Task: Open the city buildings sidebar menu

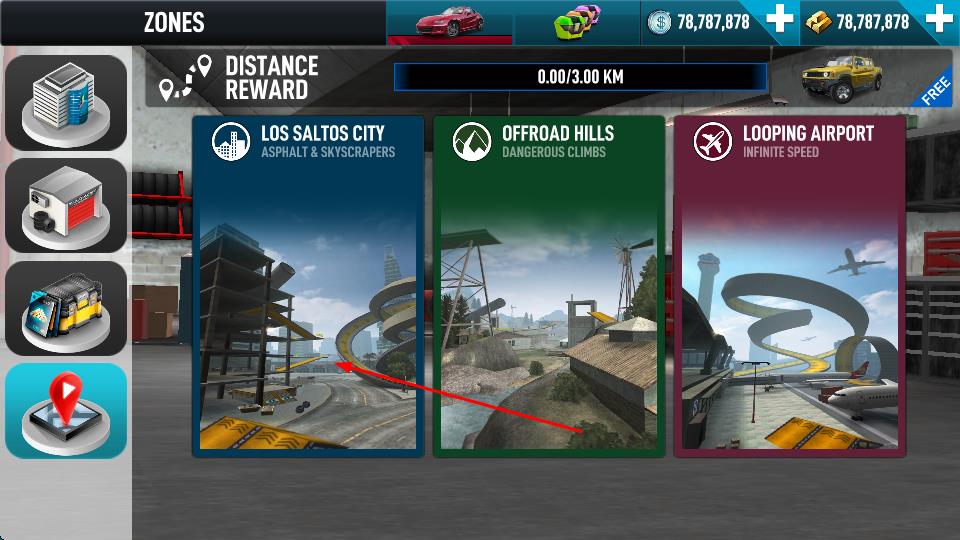Action: click(66, 102)
